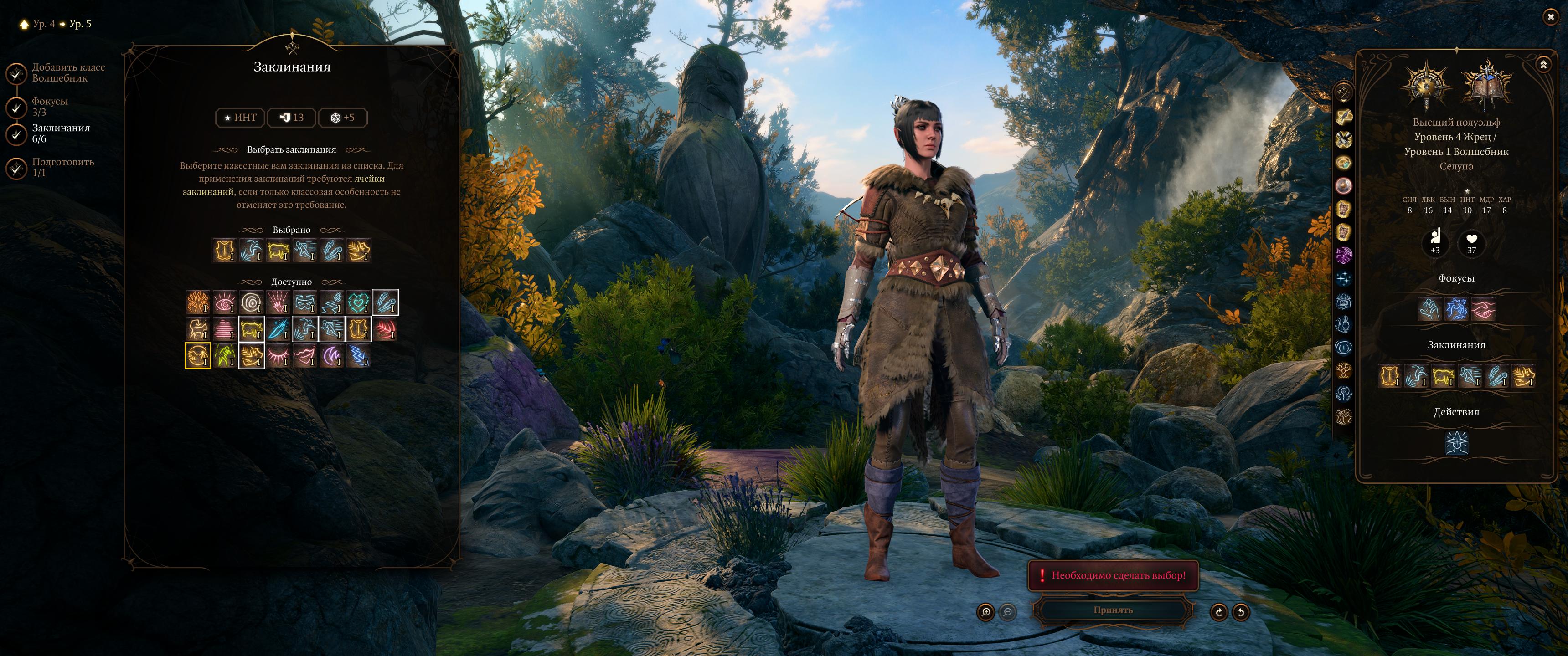Pick the pink spiral eye spell

pyautogui.click(x=225, y=302)
